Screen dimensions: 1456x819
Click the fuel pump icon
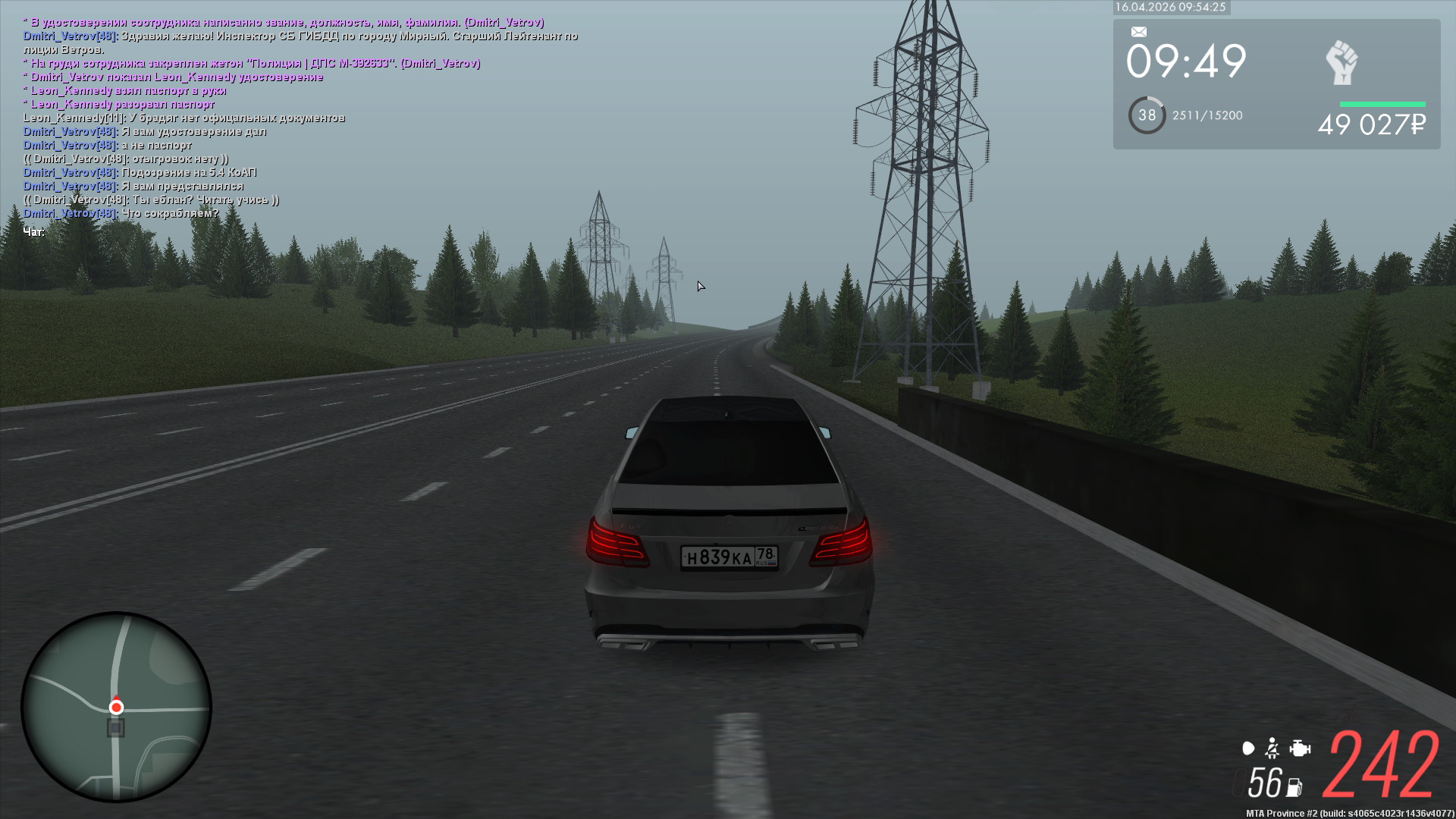click(x=1294, y=787)
